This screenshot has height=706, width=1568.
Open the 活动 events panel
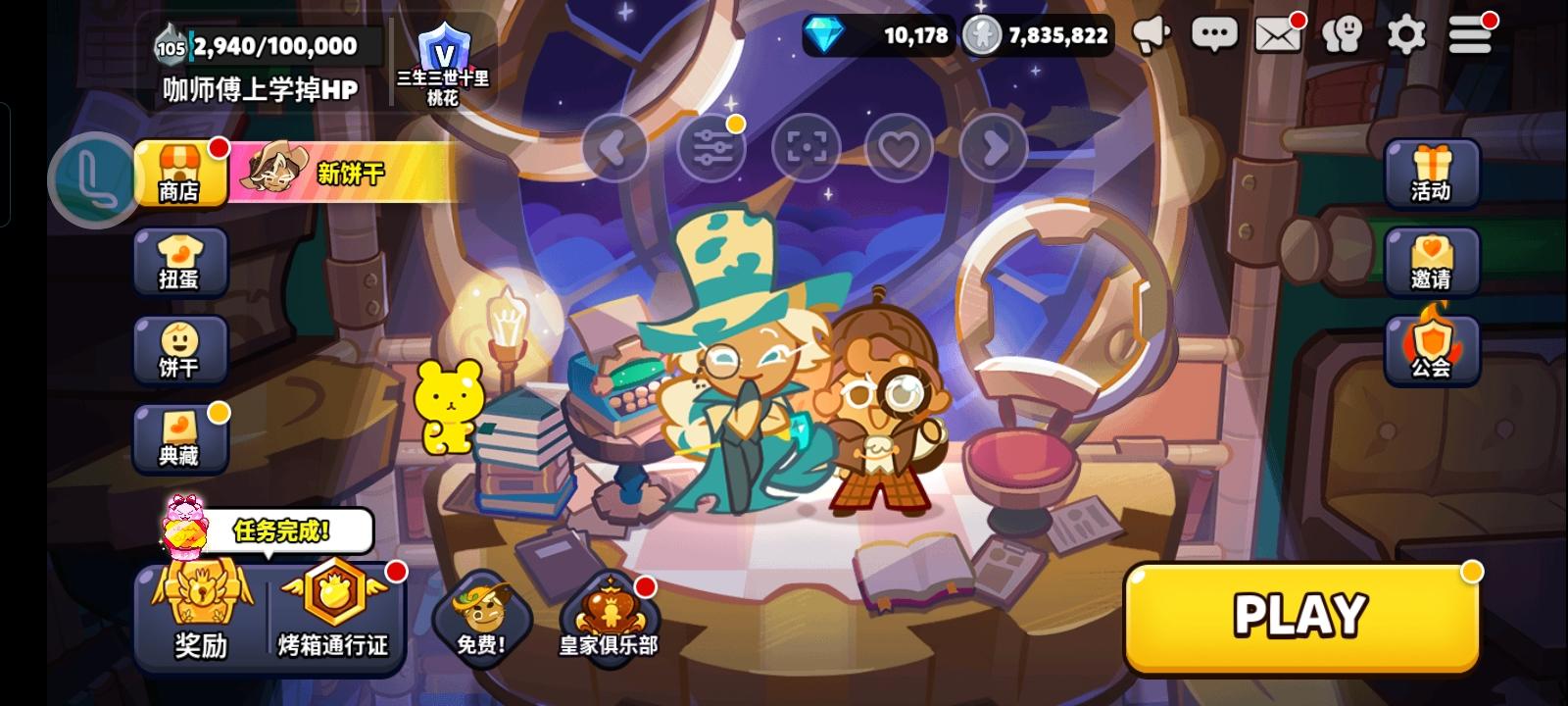point(1433,175)
